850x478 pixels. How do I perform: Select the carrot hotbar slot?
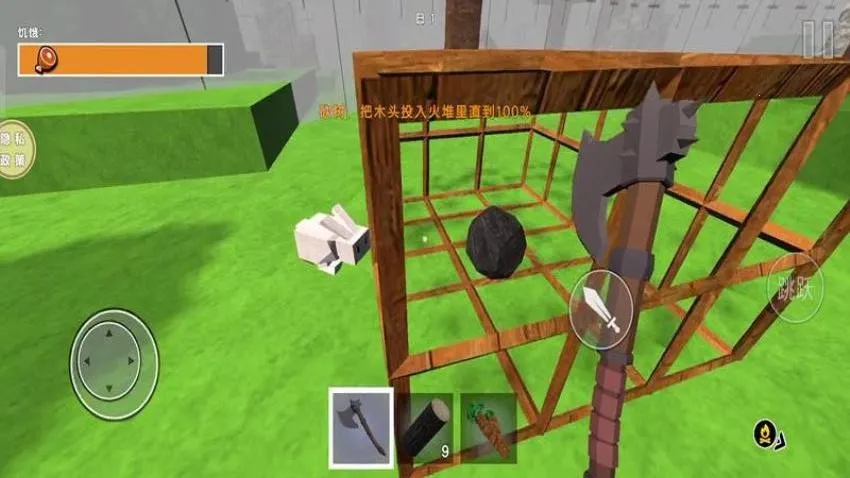[x=488, y=427]
